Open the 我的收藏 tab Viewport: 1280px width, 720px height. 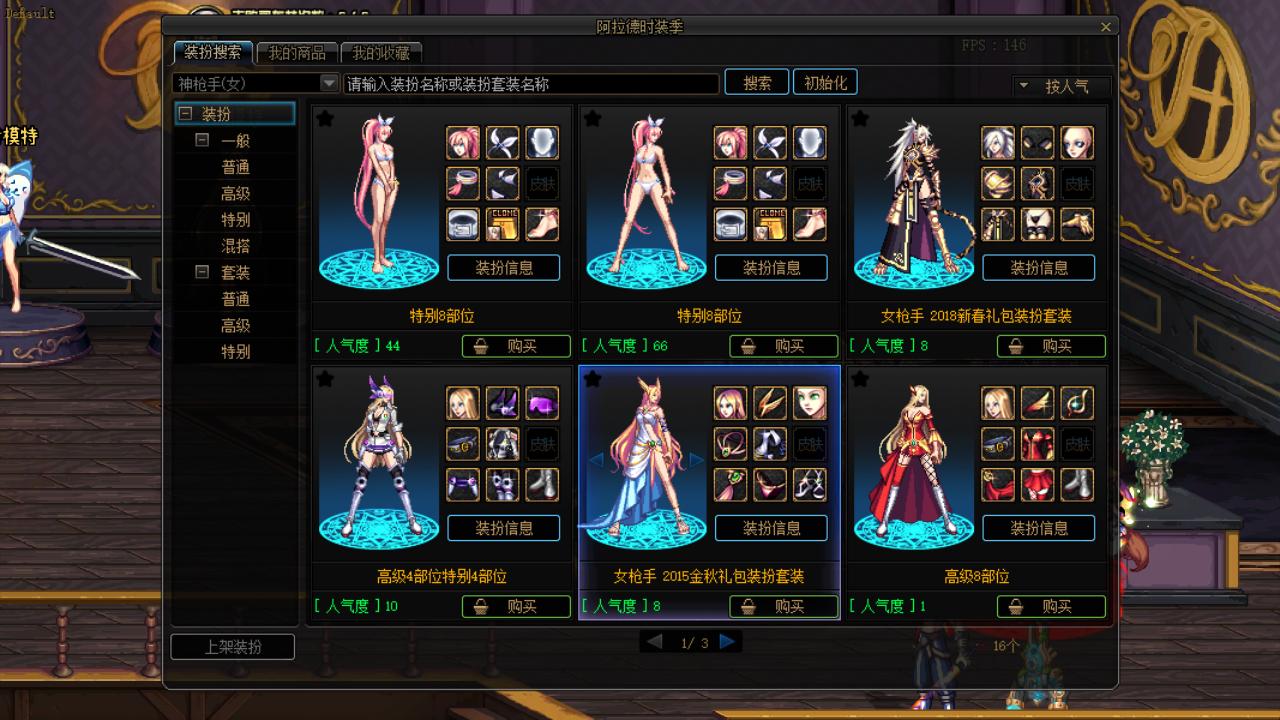(x=380, y=53)
